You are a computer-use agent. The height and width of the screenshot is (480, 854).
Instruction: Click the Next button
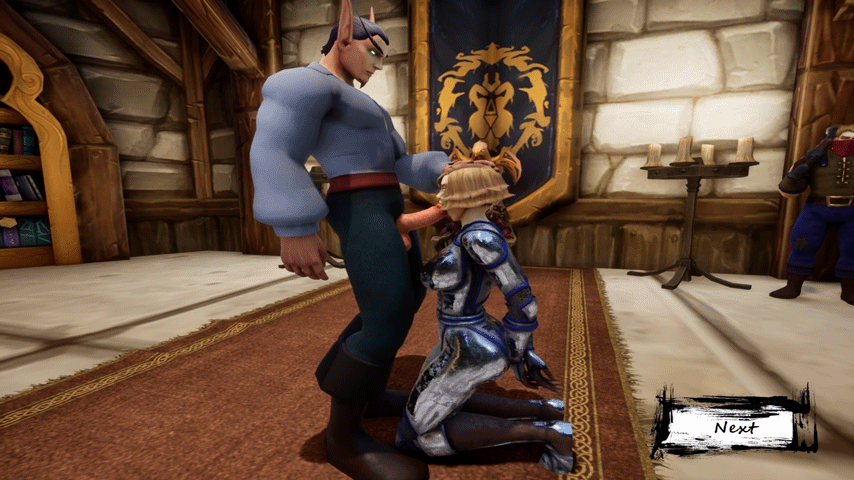tap(735, 427)
